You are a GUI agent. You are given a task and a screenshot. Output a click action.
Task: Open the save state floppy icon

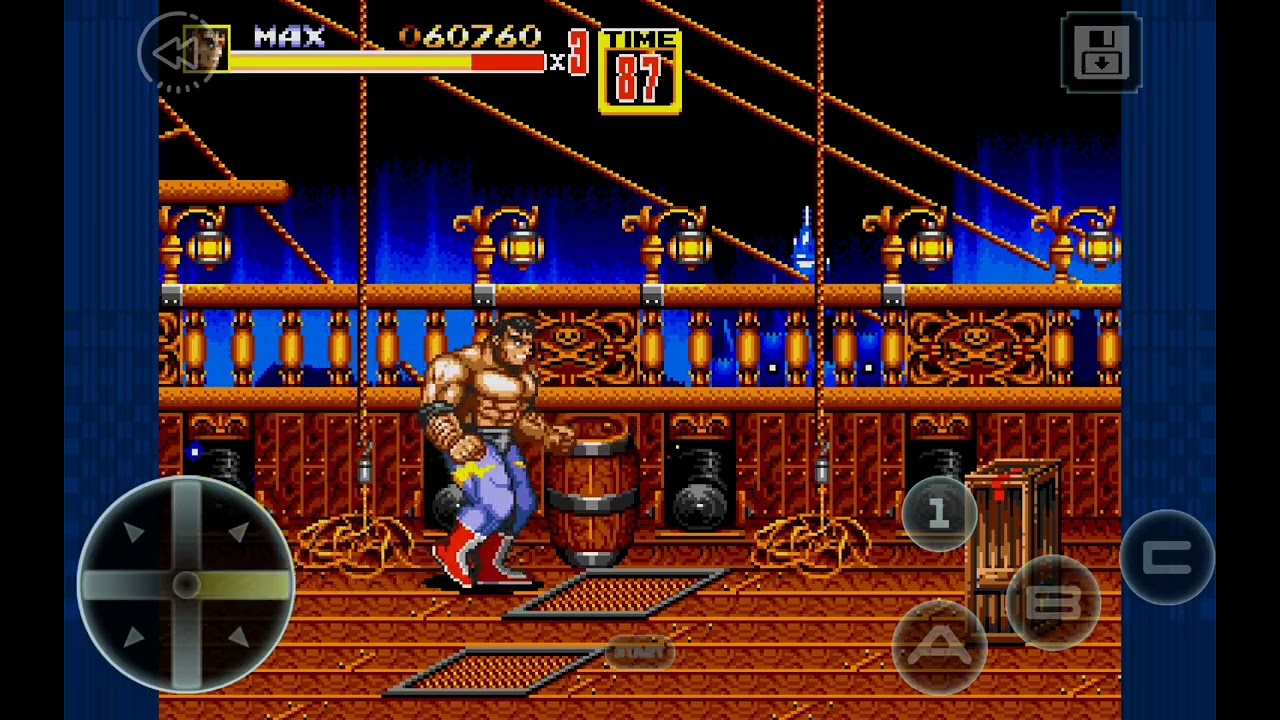[x=1101, y=53]
